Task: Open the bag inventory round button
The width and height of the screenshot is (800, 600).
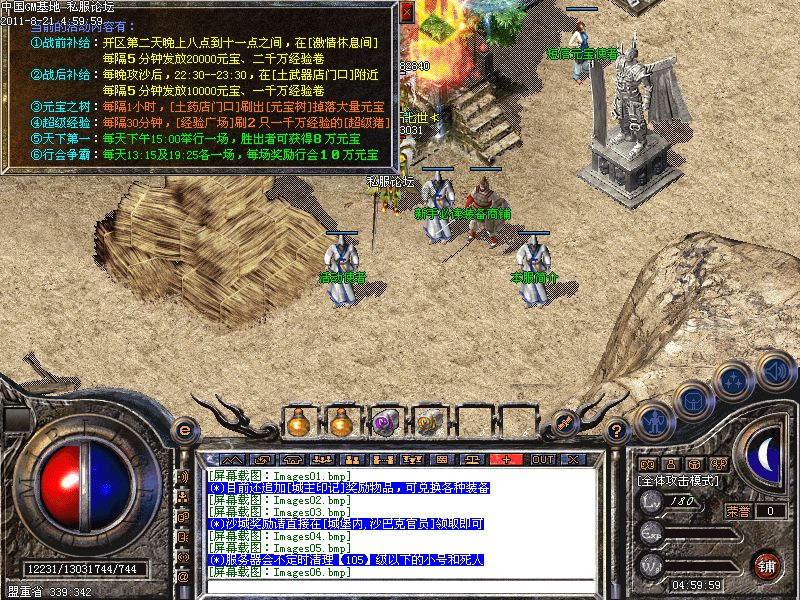Action: pos(691,401)
